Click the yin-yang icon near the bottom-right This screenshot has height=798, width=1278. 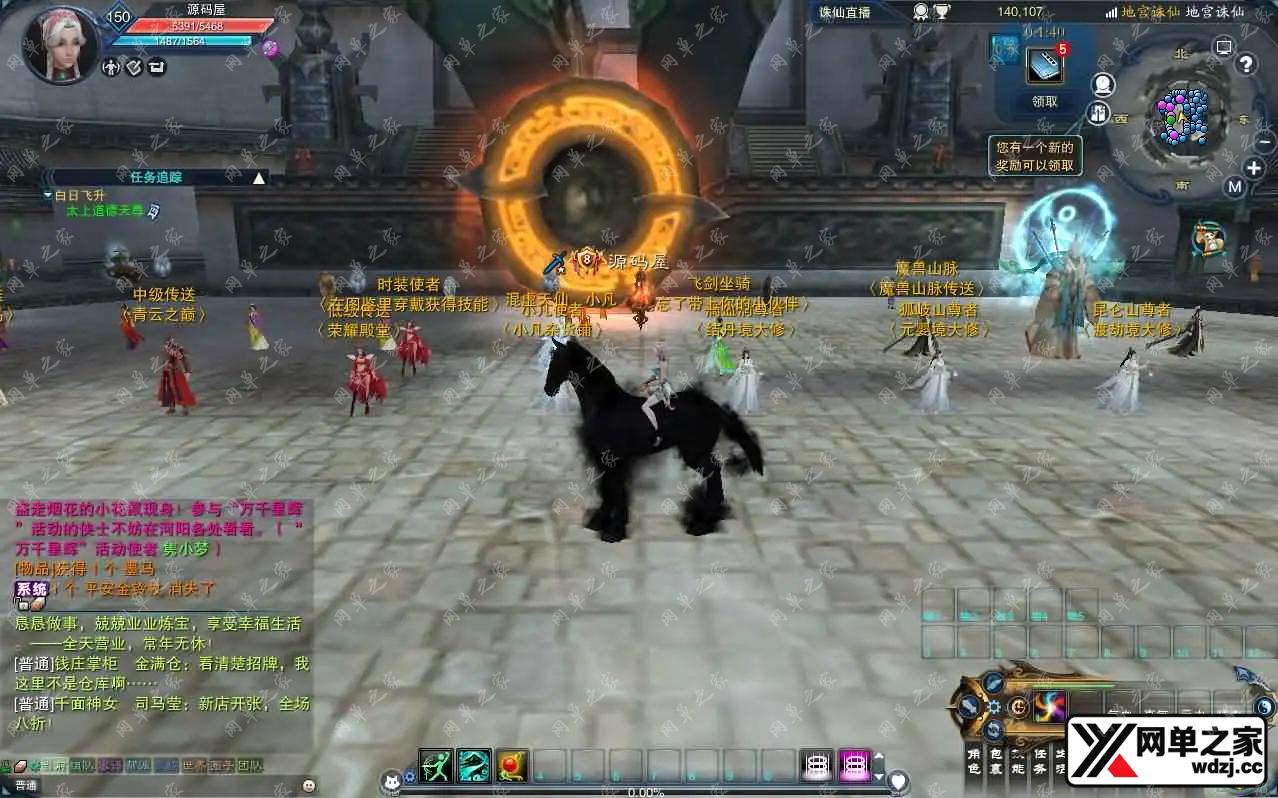tap(1265, 707)
